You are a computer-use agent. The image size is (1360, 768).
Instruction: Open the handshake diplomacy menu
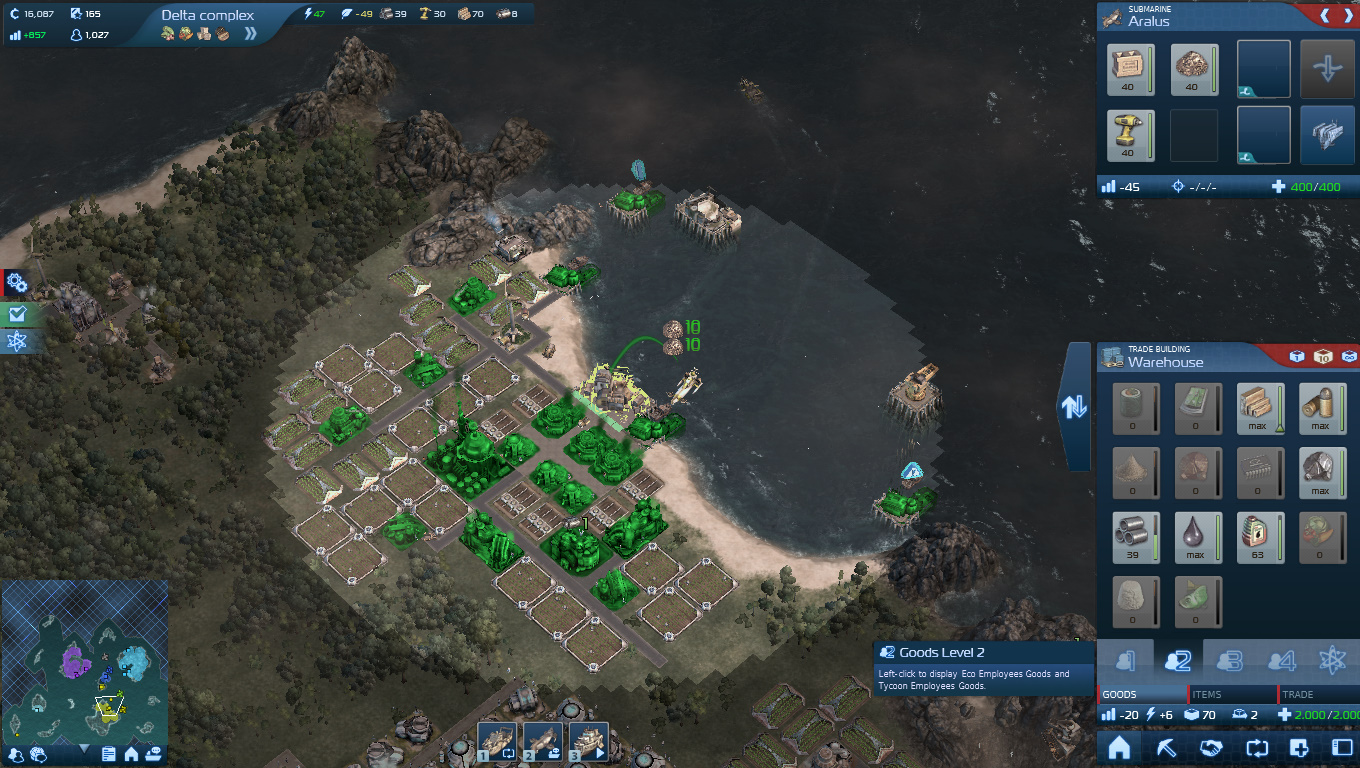(1211, 748)
